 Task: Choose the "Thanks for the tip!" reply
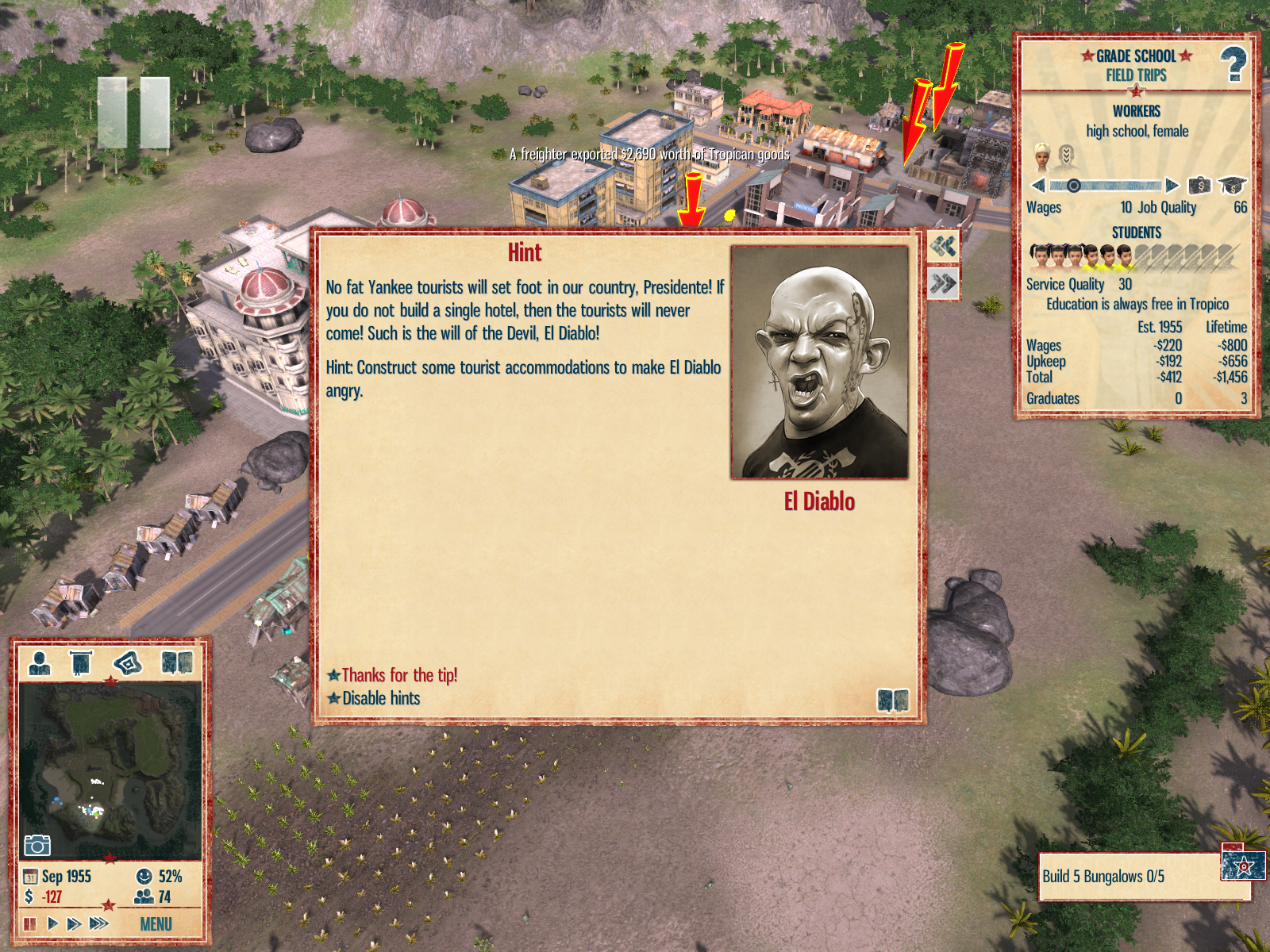tap(399, 675)
